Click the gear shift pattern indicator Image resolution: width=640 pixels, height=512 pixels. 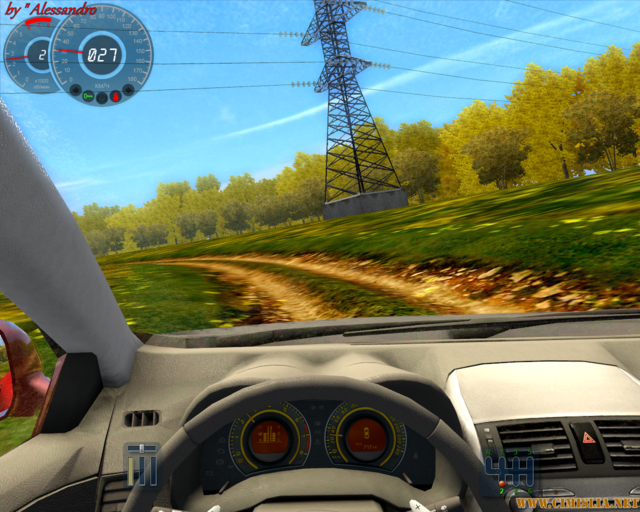[507, 467]
